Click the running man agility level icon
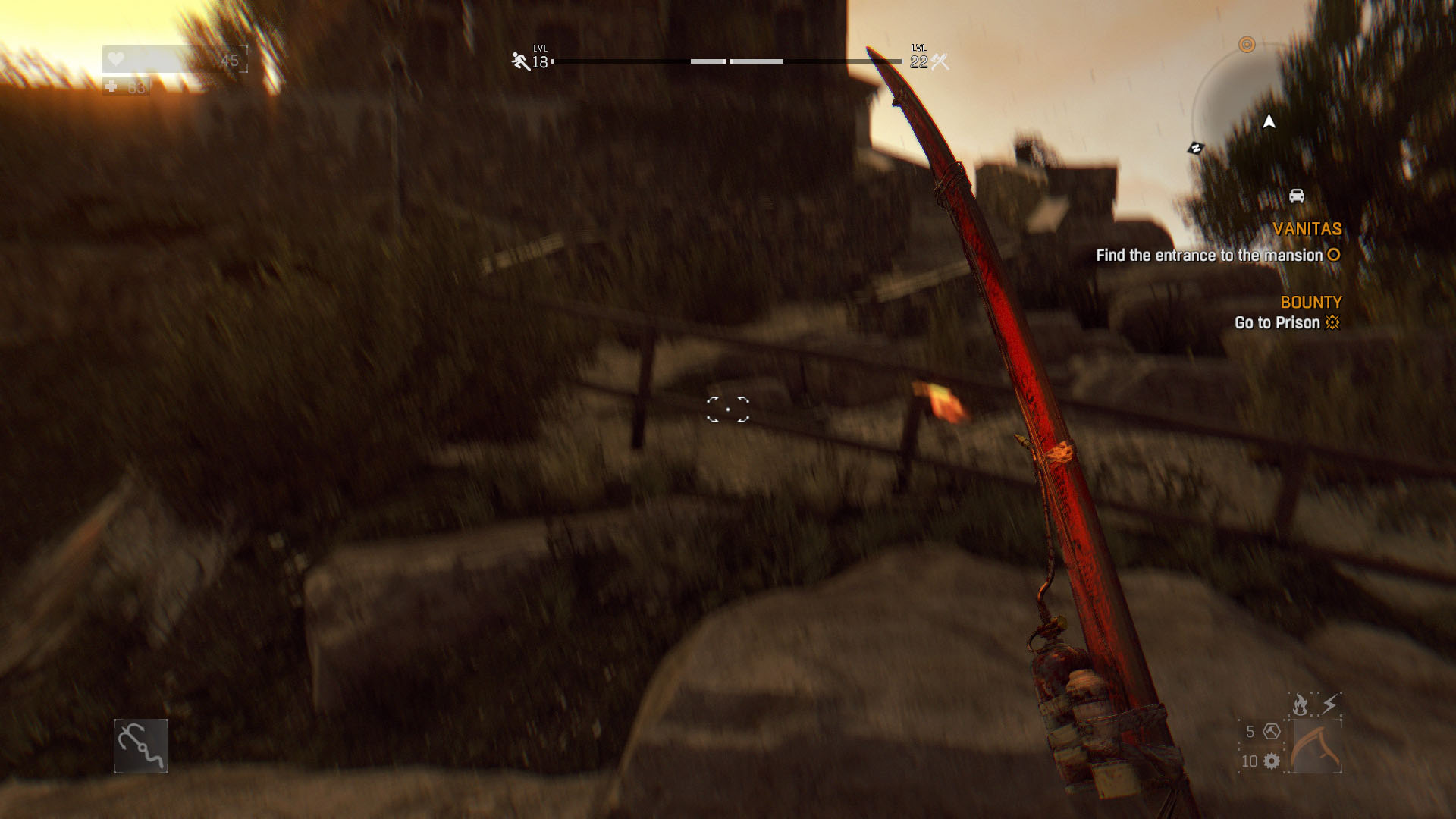 [x=520, y=61]
